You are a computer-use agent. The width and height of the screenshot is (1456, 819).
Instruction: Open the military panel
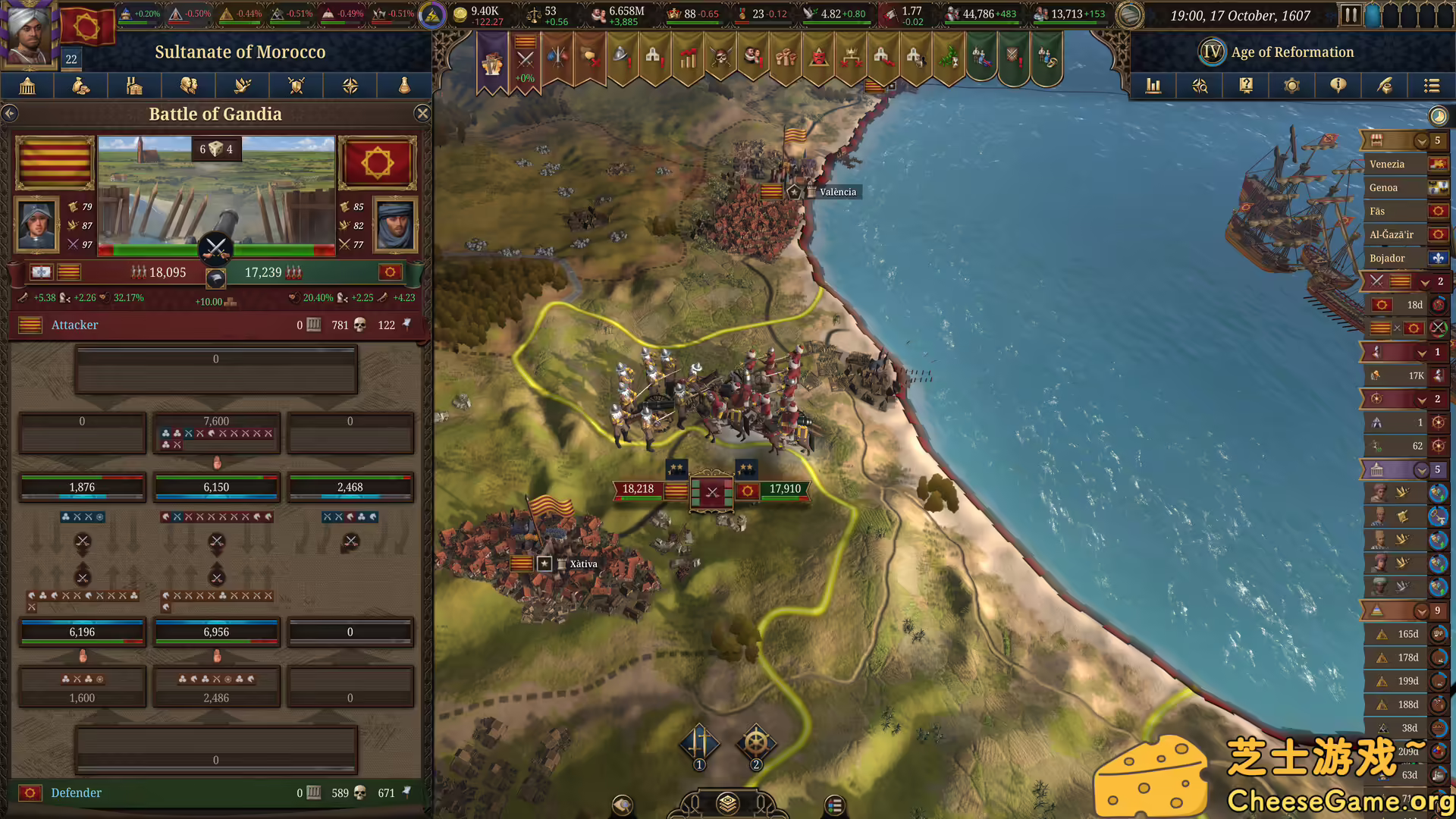click(296, 86)
